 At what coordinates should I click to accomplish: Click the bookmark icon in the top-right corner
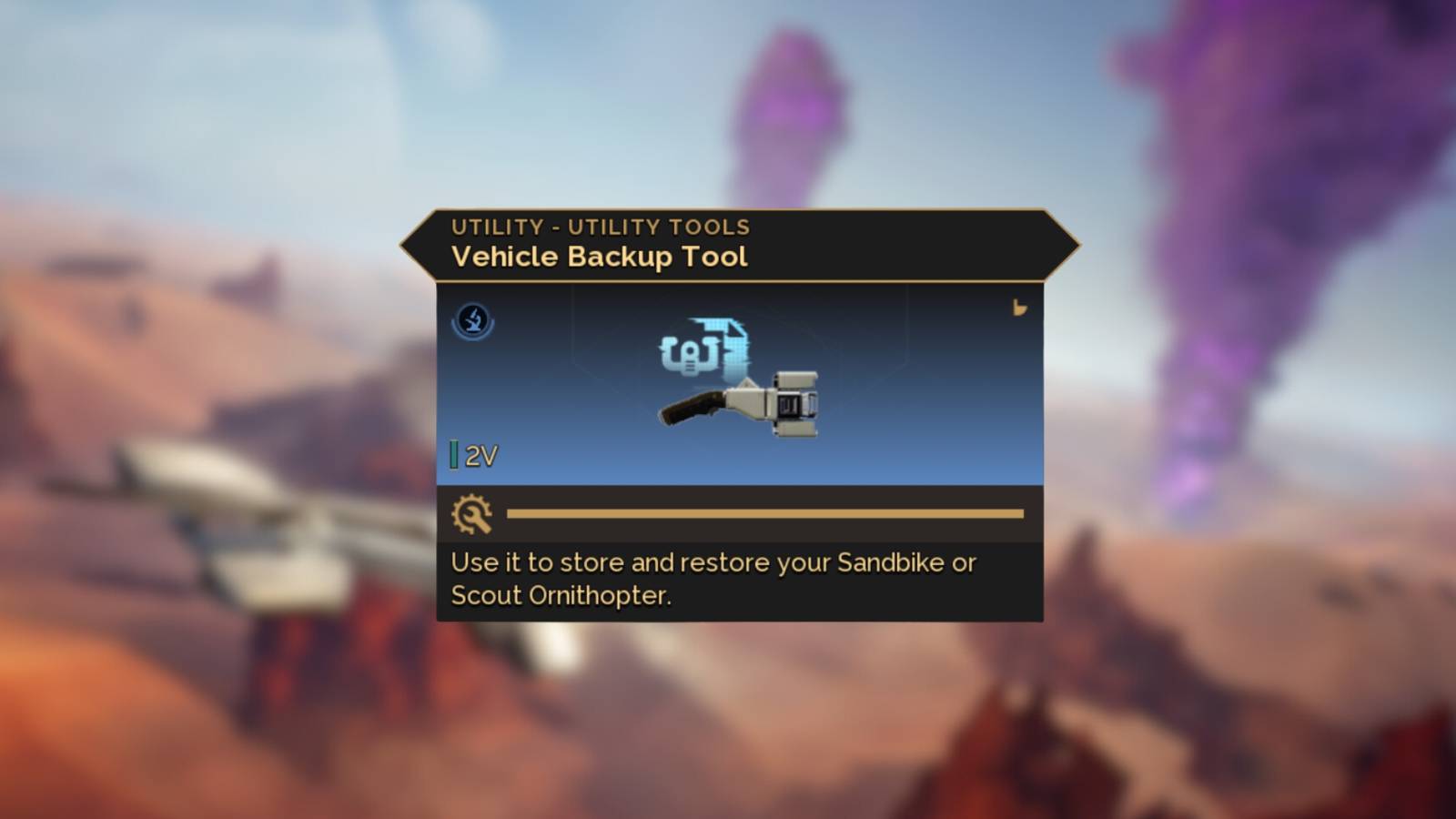click(1020, 309)
